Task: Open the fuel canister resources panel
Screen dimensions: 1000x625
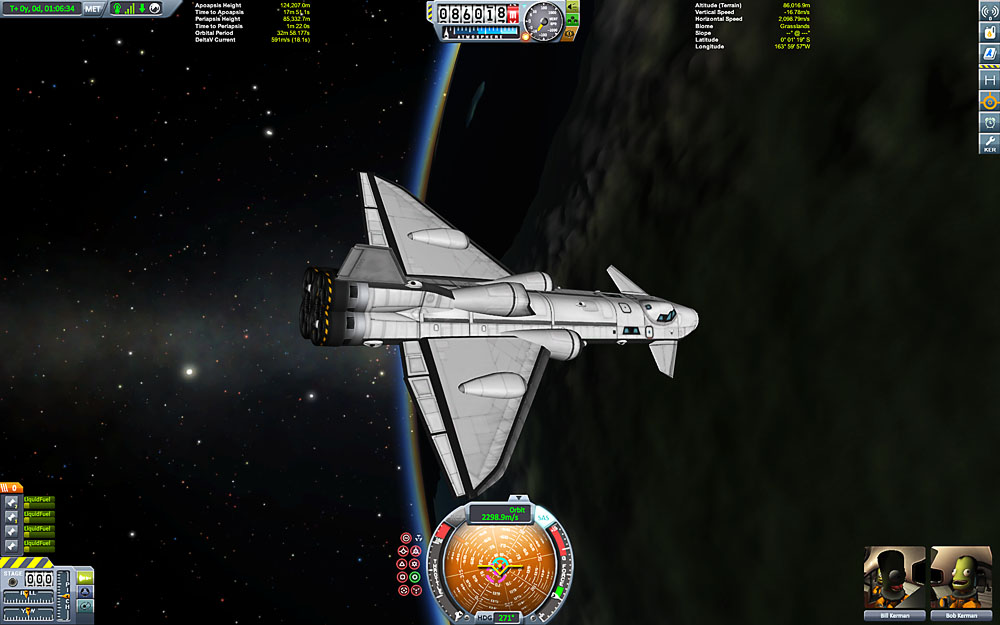Action: coord(989,30)
